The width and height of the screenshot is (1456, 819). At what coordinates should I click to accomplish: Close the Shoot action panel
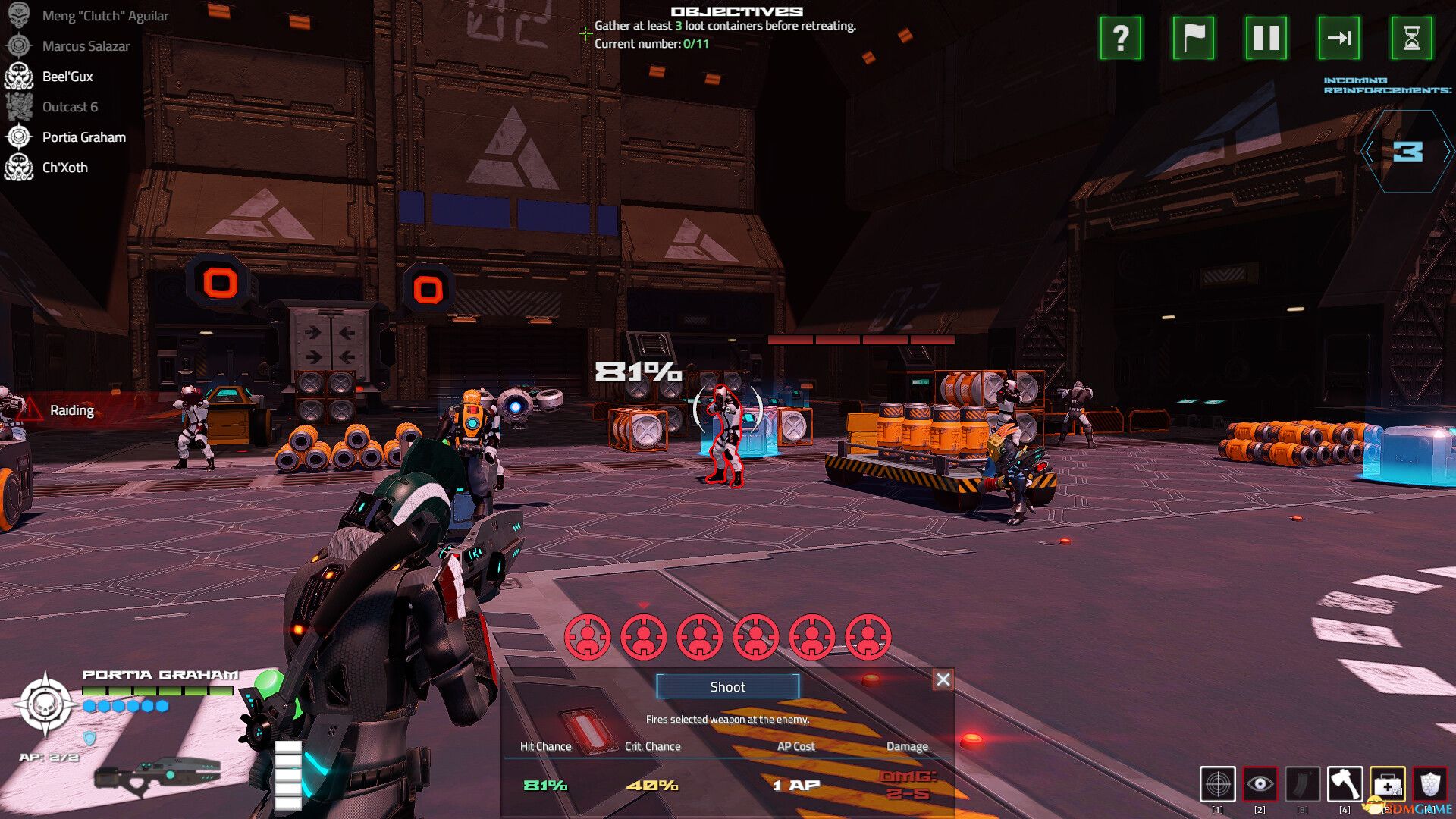click(x=943, y=679)
